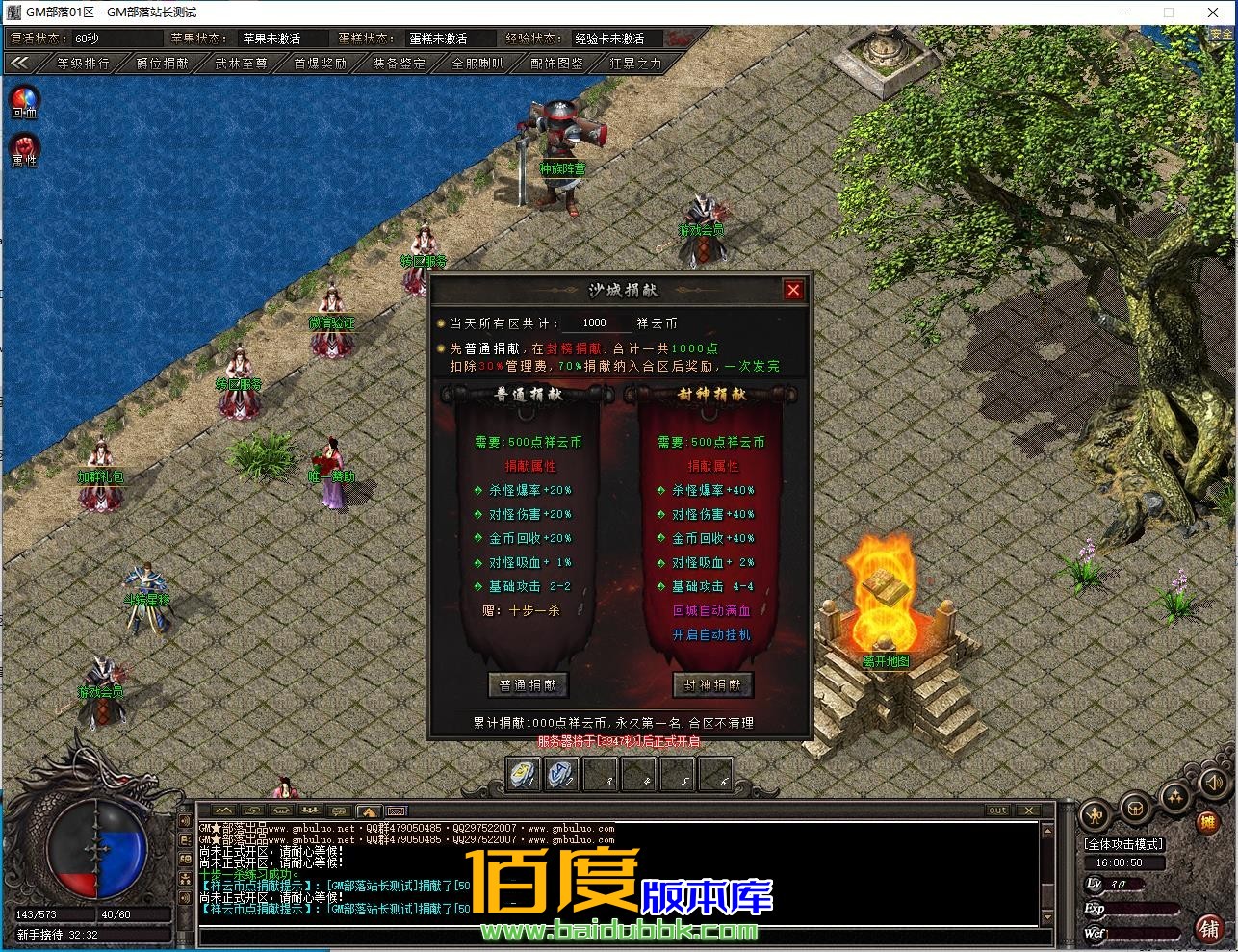
Task: Activate the 狂暴之力 menu entry
Action: 635,63
